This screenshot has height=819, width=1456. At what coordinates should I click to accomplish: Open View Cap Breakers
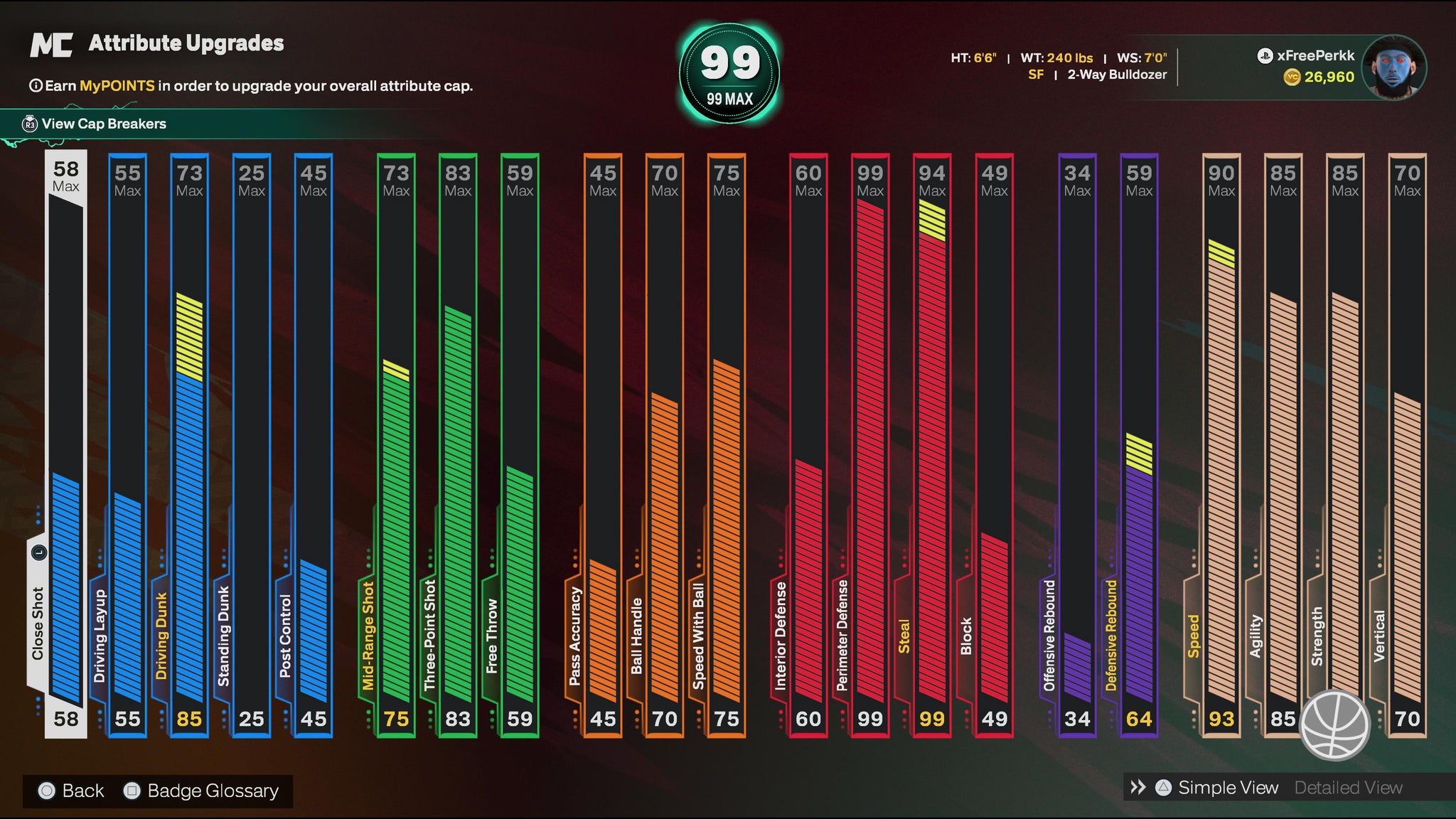point(103,124)
